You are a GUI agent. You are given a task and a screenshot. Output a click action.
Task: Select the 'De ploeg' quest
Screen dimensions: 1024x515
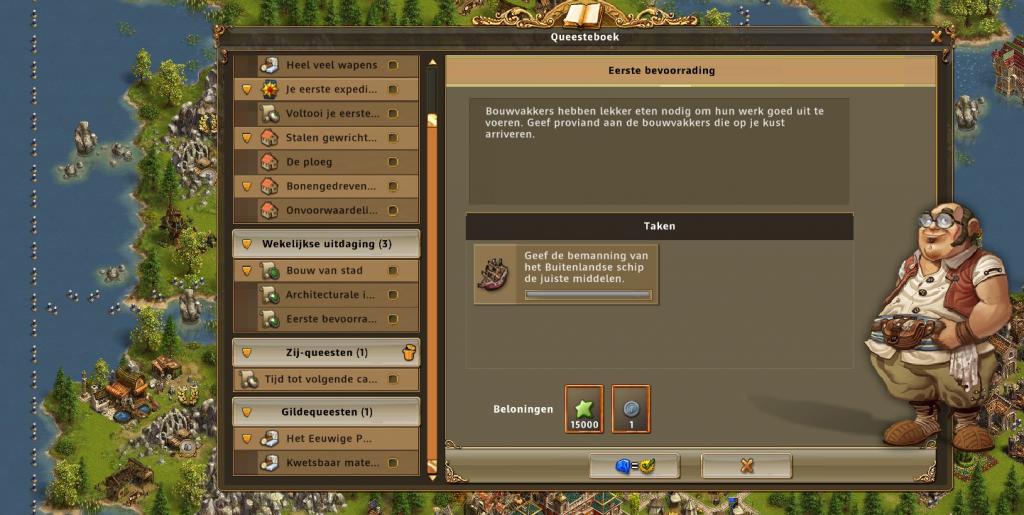click(331, 162)
